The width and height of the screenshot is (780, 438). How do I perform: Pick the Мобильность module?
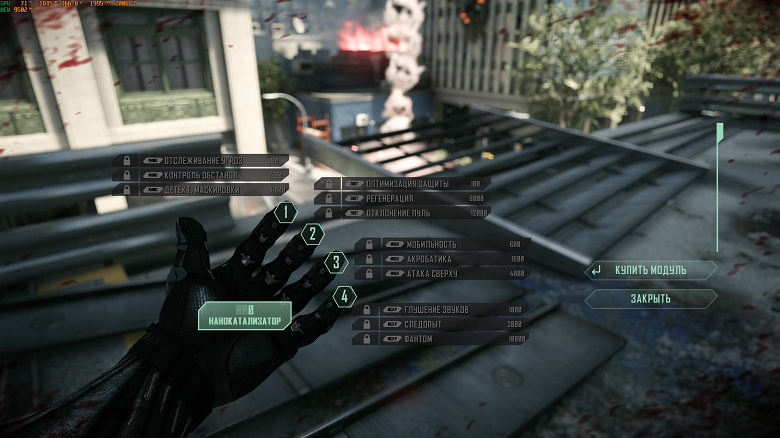(x=442, y=244)
